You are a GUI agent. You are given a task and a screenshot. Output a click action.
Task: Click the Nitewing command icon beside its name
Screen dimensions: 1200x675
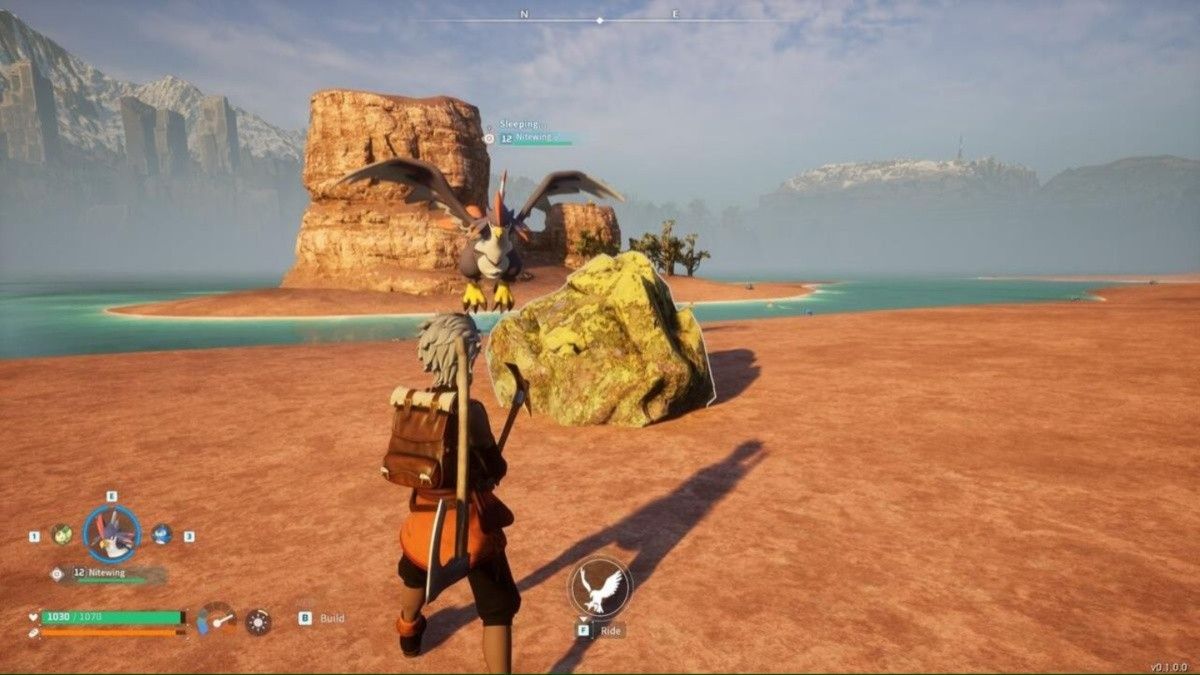[57, 573]
